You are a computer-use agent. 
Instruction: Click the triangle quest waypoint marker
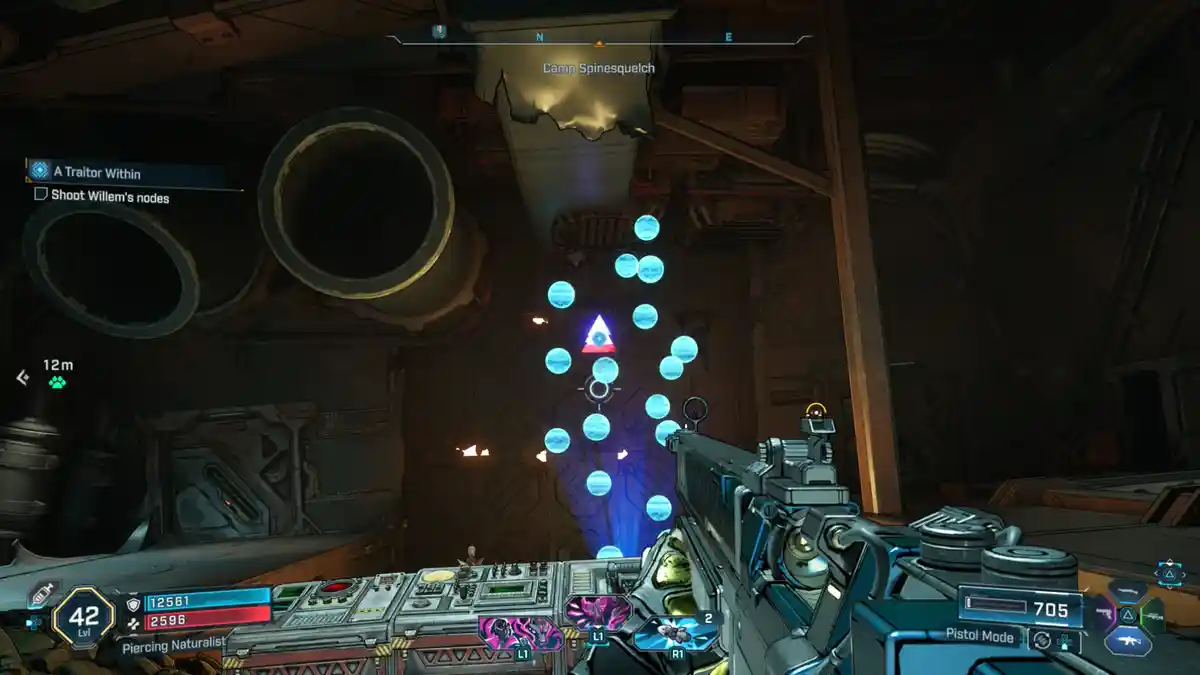coord(598,335)
